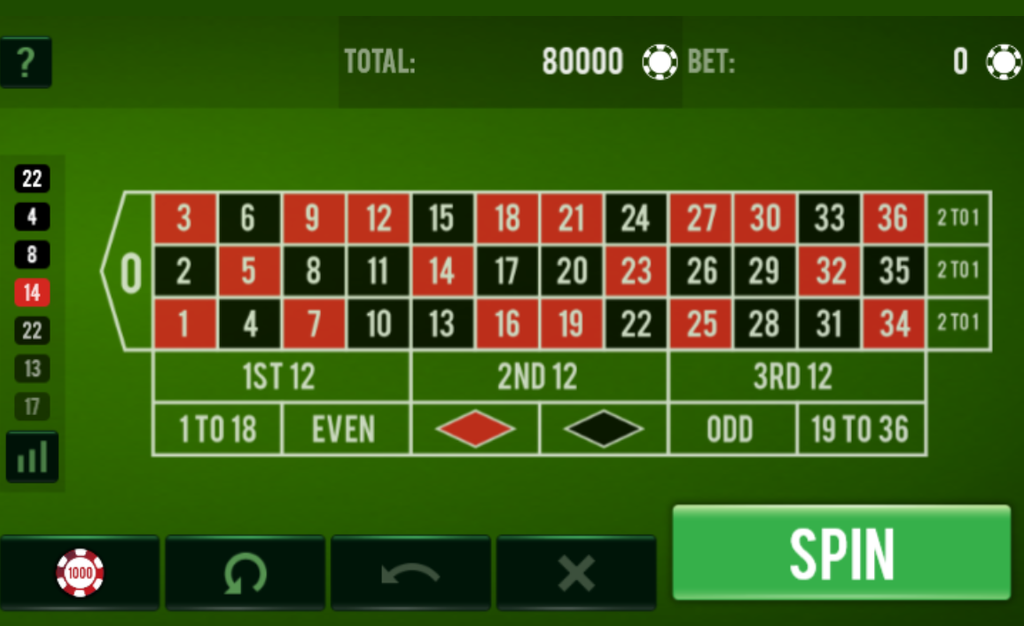Choose the ODD bet
Viewport: 1024px width, 626px height.
pos(731,430)
